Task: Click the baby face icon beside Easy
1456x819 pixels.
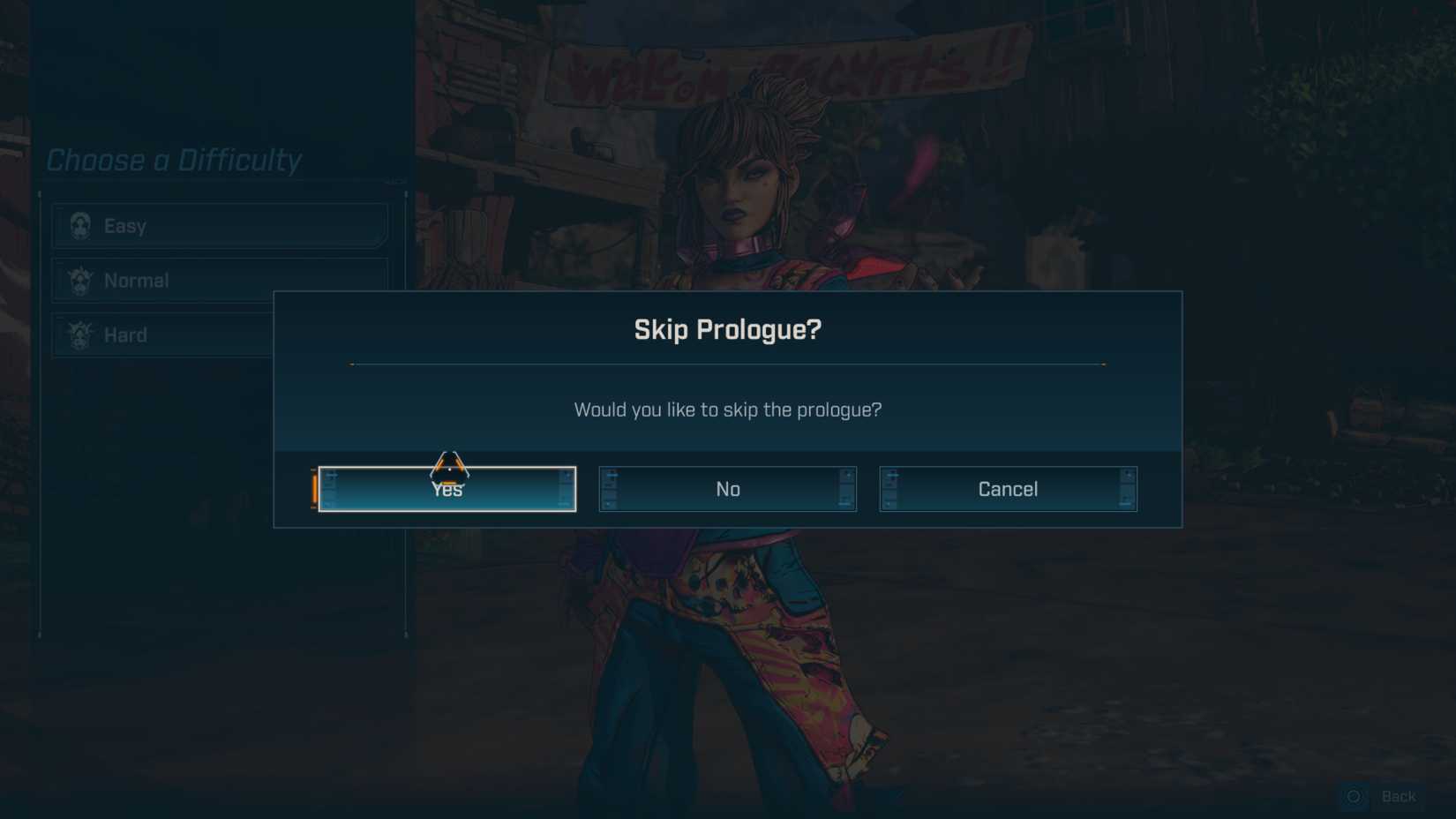Action: pos(81,226)
